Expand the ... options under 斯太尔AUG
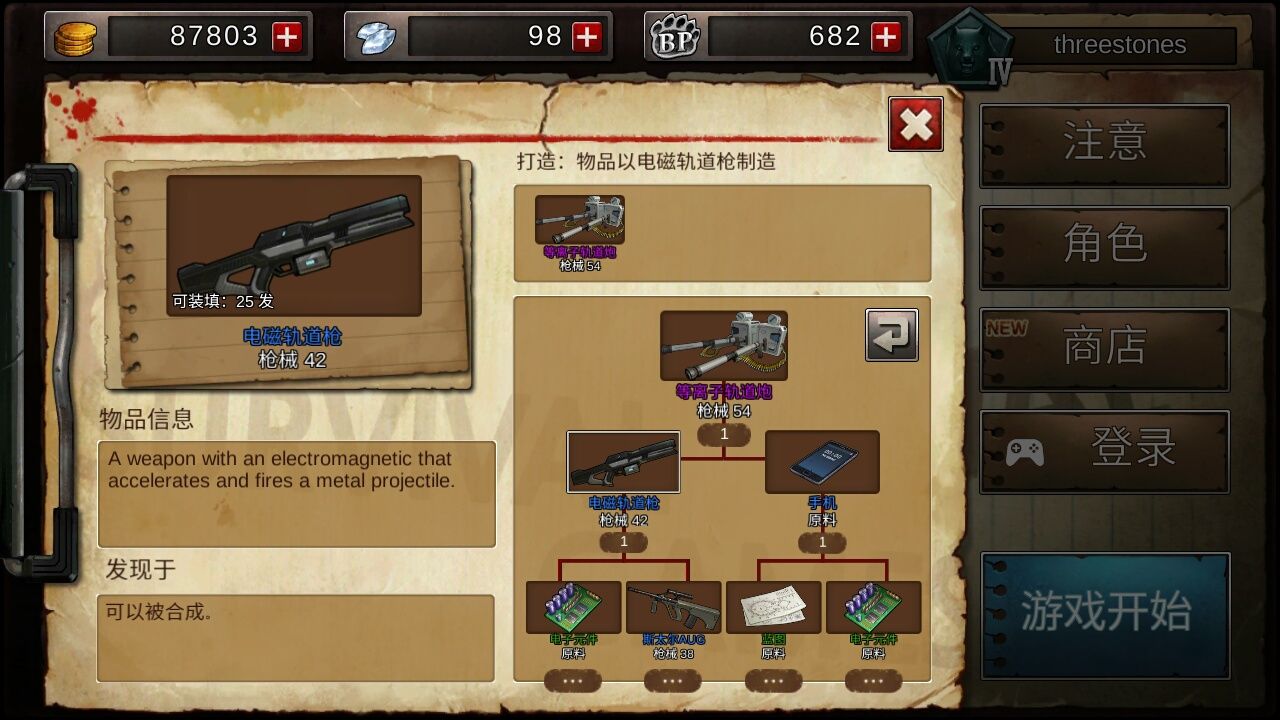This screenshot has height=720, width=1280. click(x=672, y=679)
